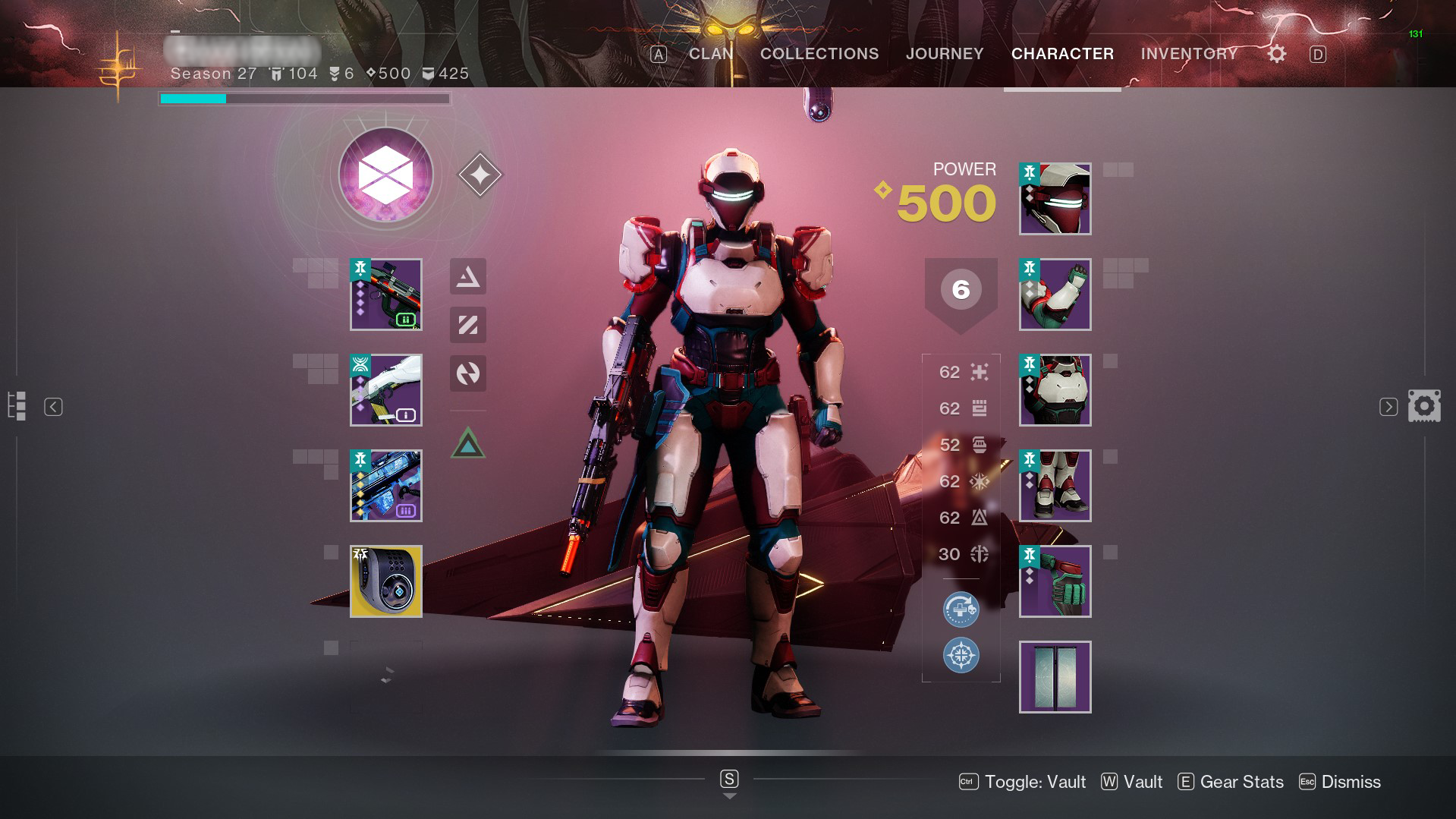1456x819 pixels.
Task: Open the yellow Ghost shell slot
Action: tap(386, 581)
